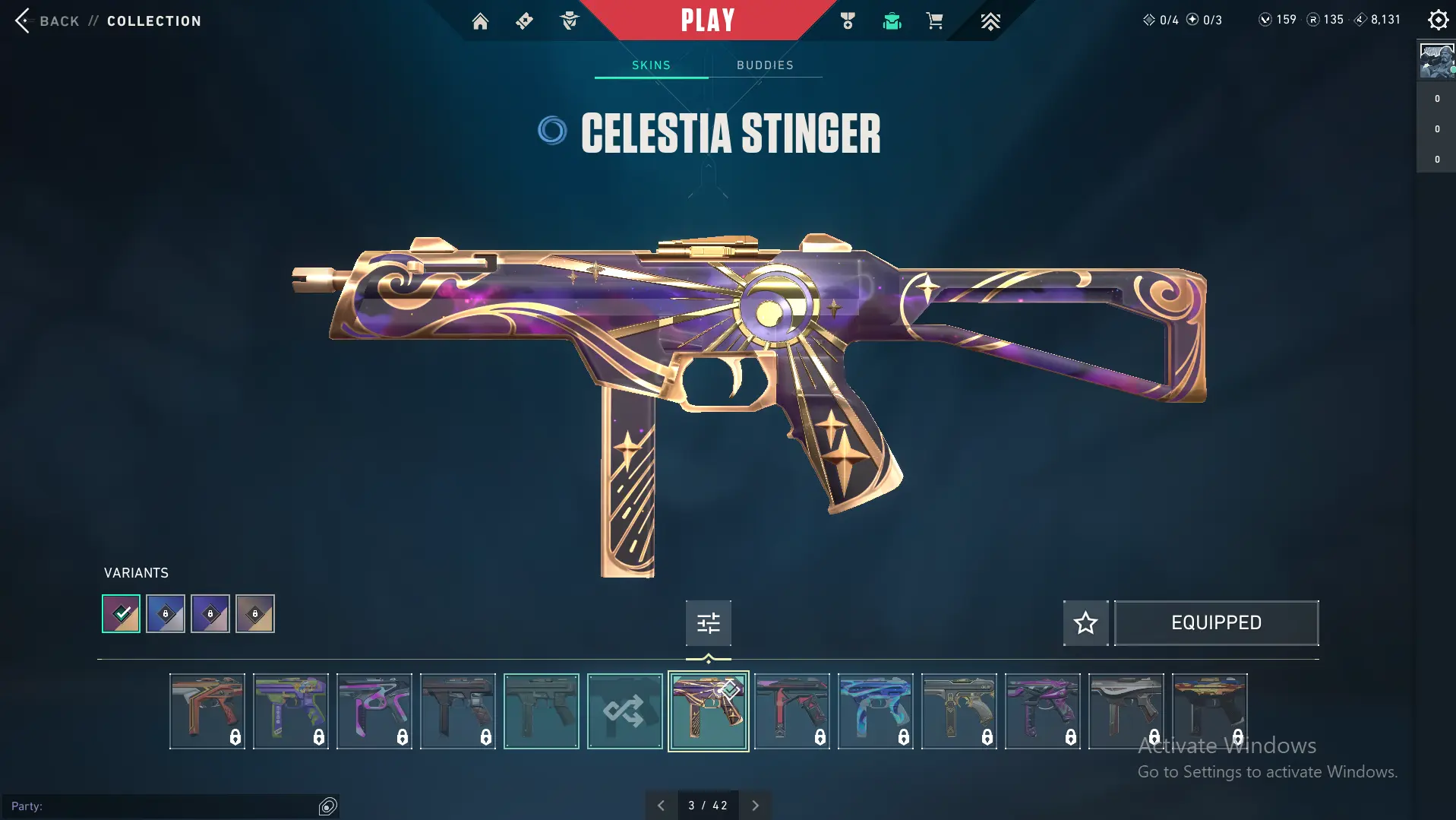Favorite this skin with the star button
The height and width of the screenshot is (820, 1456).
coord(1085,623)
